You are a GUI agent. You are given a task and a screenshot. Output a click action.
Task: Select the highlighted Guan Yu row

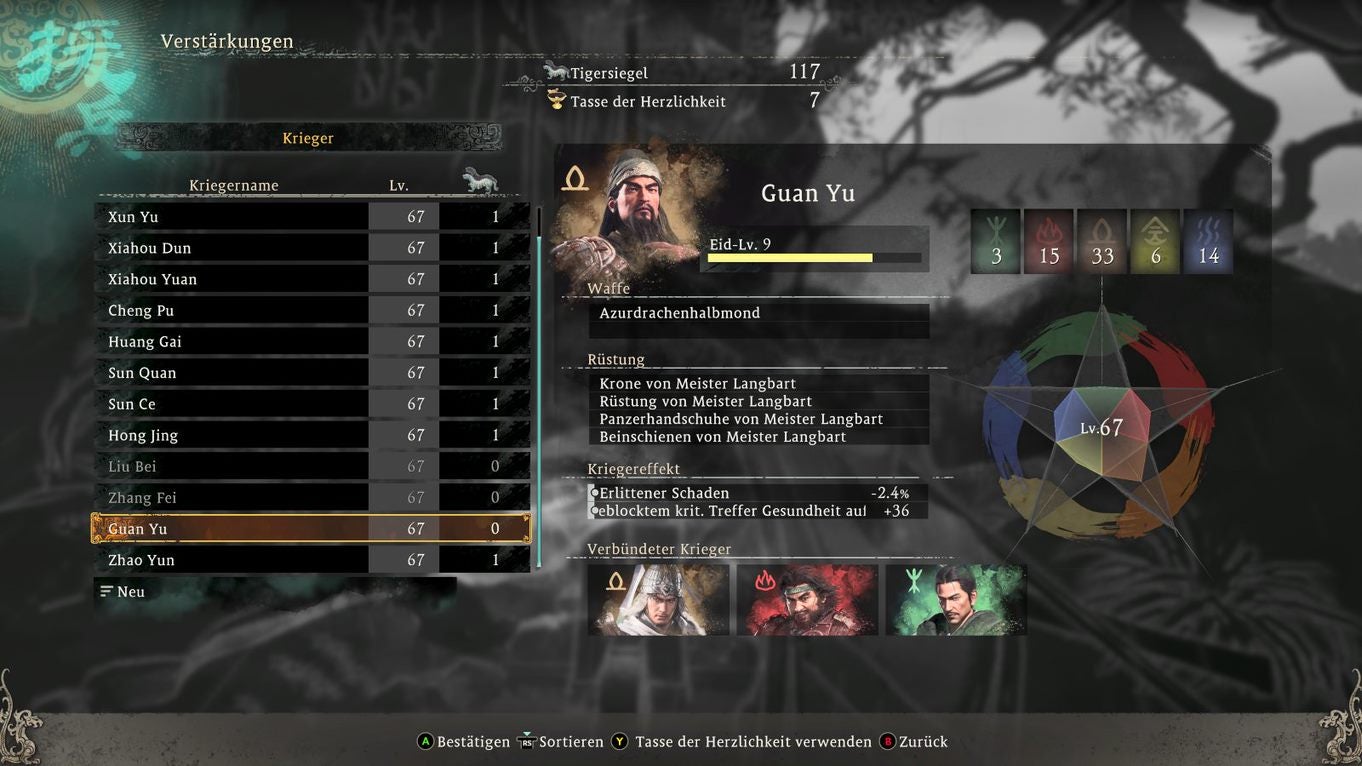point(312,529)
